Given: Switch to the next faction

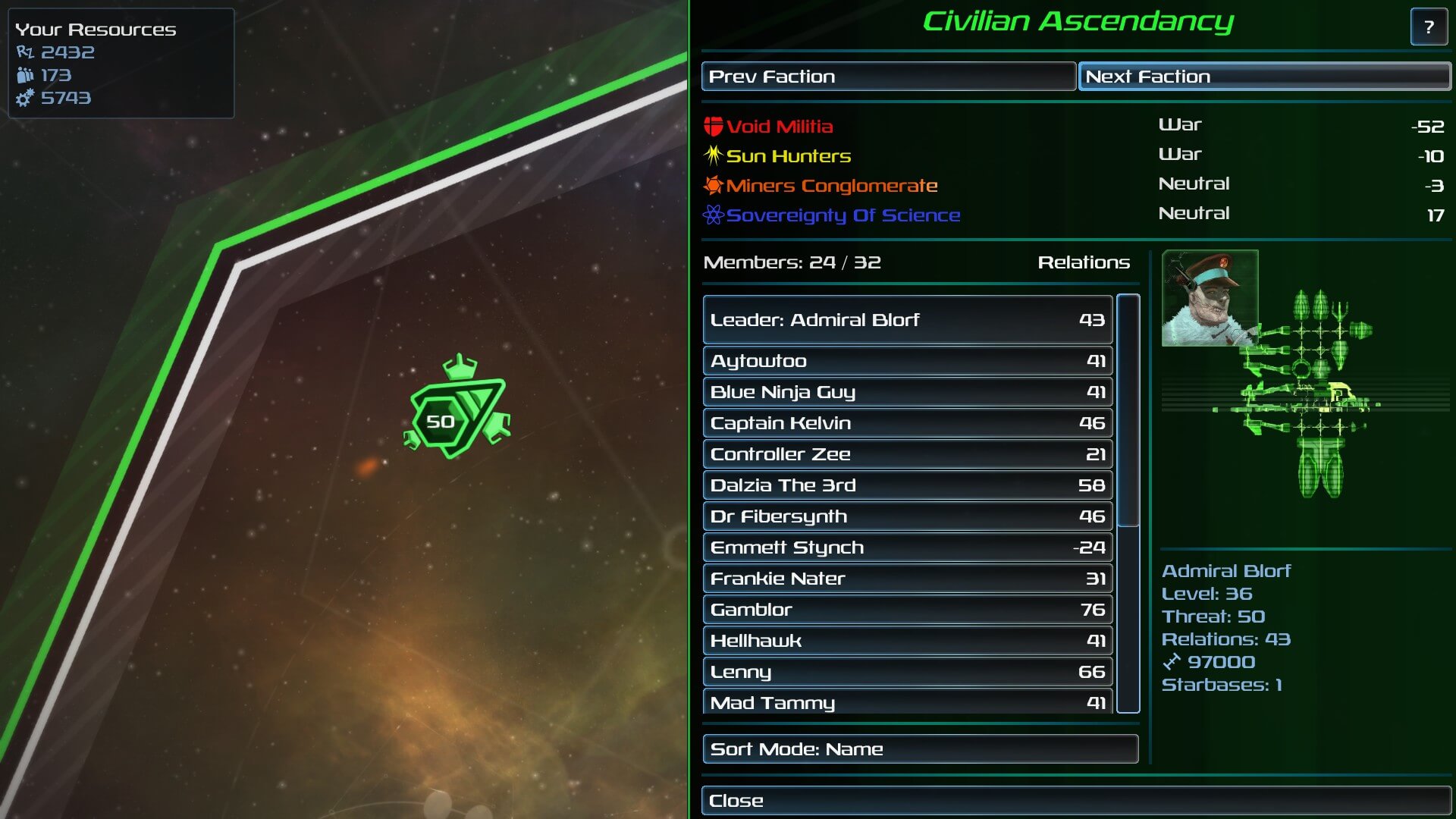Looking at the screenshot, I should tap(1264, 77).
